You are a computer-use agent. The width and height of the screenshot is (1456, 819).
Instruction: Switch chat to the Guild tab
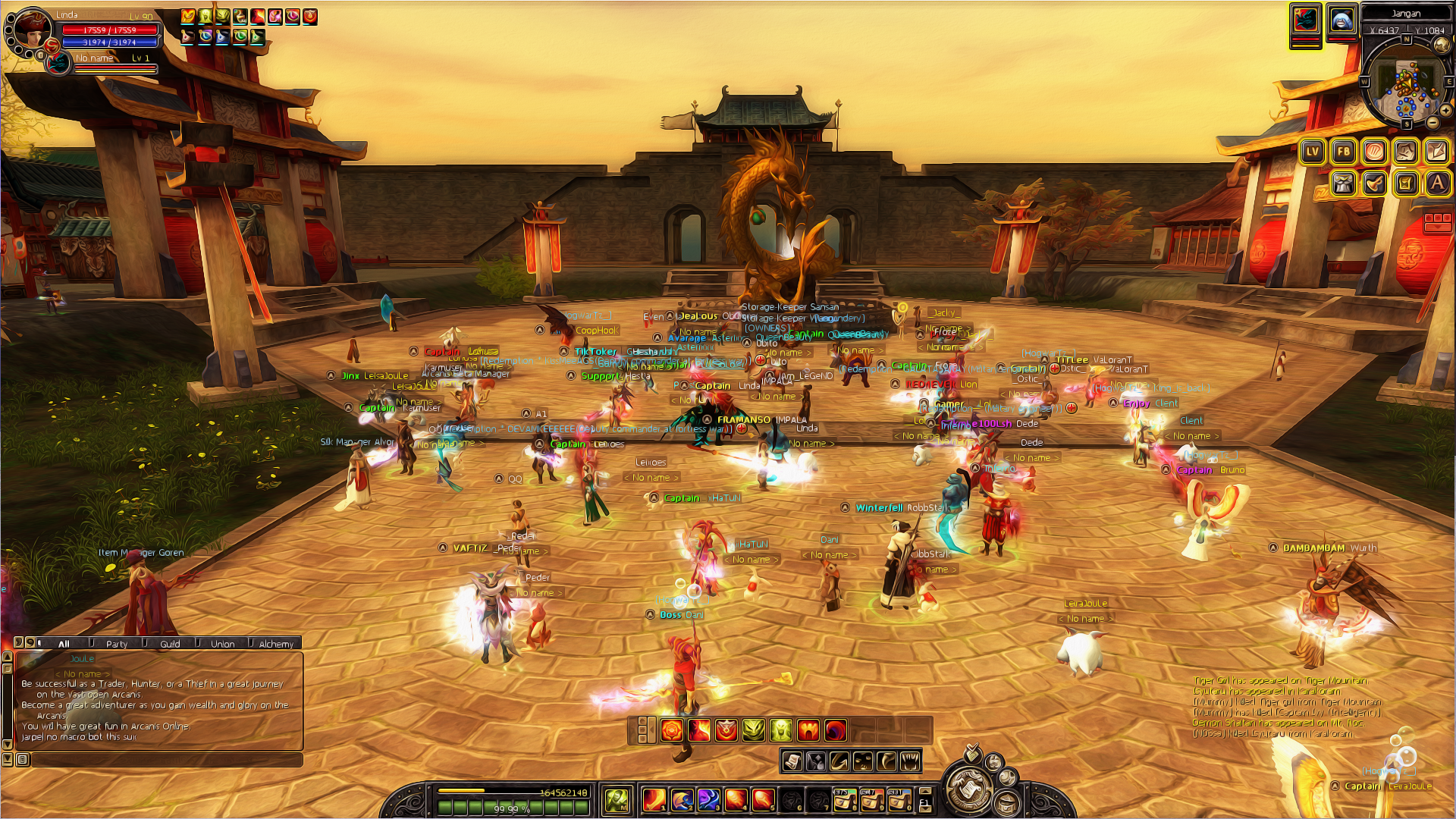pos(170,644)
